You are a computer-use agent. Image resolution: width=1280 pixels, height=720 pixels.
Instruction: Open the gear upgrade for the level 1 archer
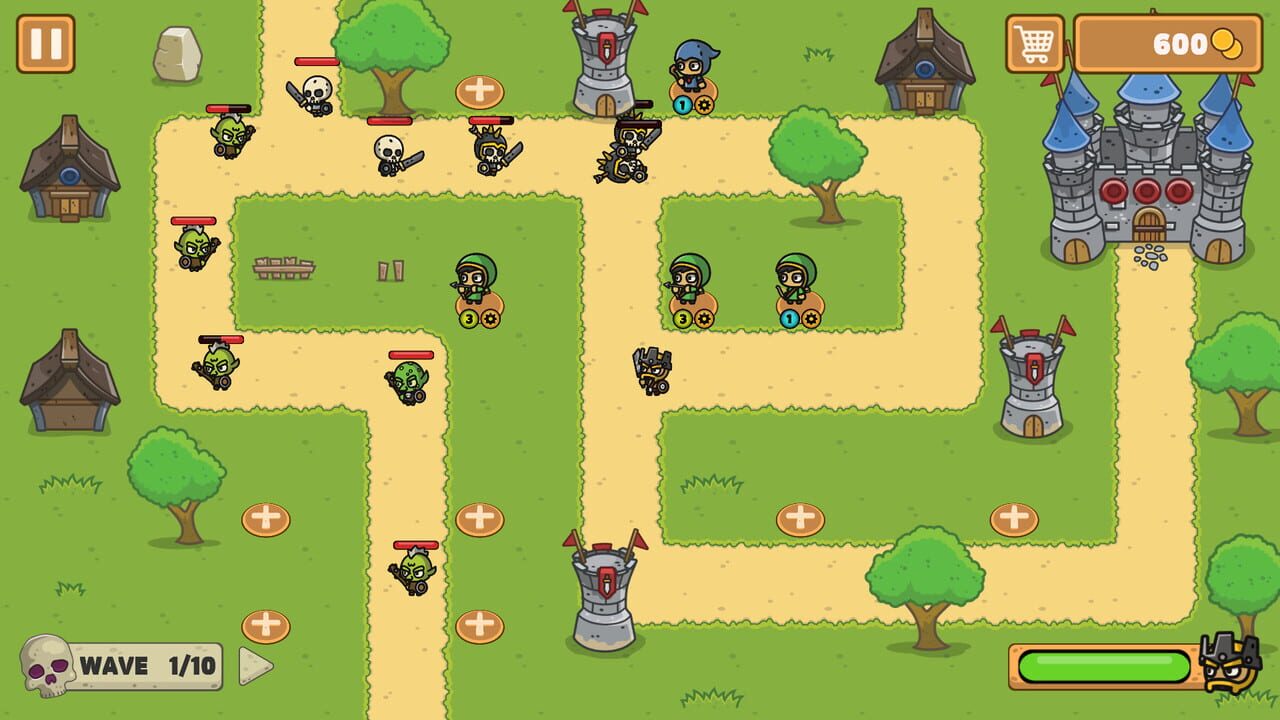(809, 318)
